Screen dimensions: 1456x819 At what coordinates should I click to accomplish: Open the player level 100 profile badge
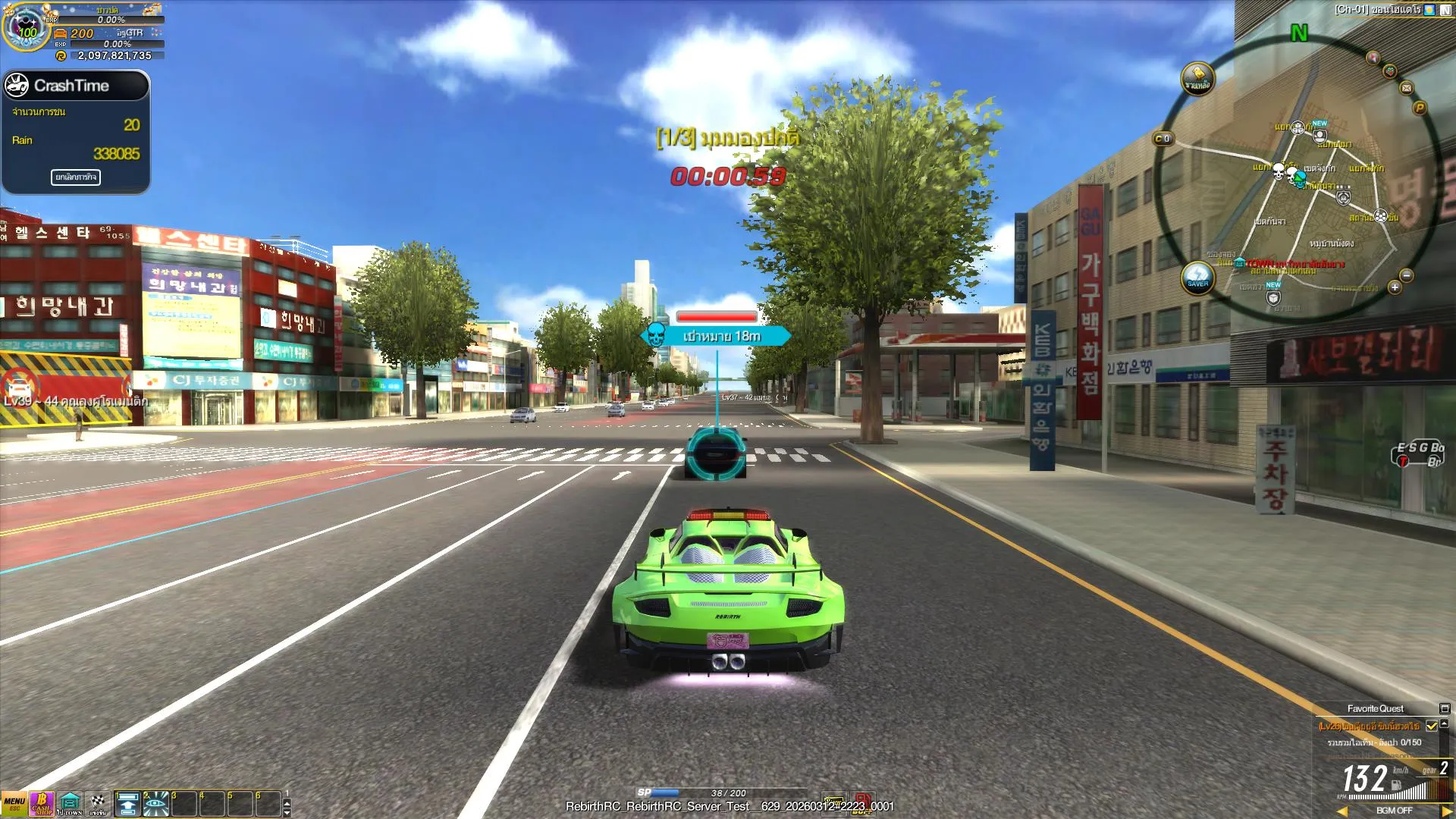click(27, 29)
